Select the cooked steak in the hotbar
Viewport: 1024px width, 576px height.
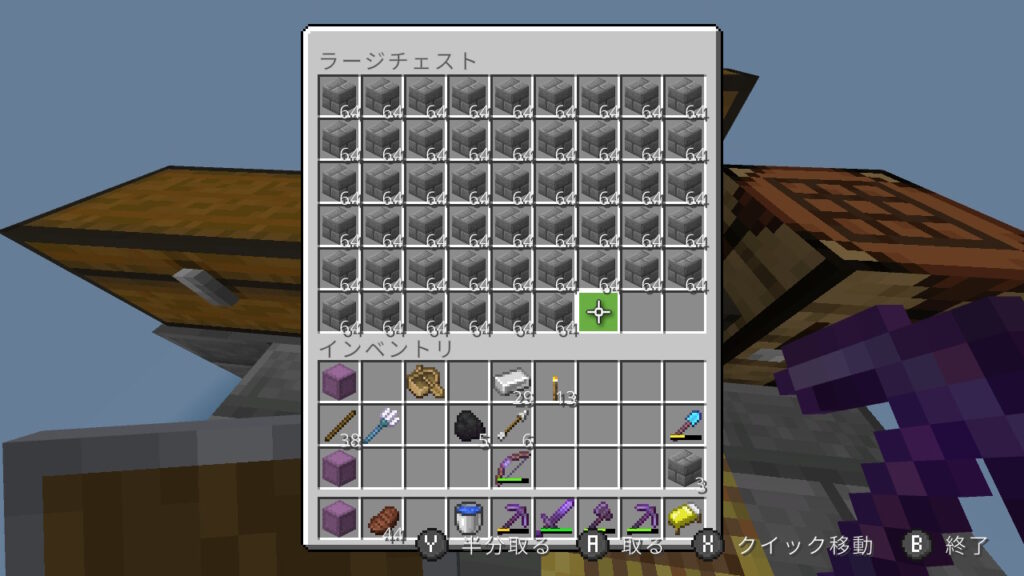pyautogui.click(x=383, y=518)
